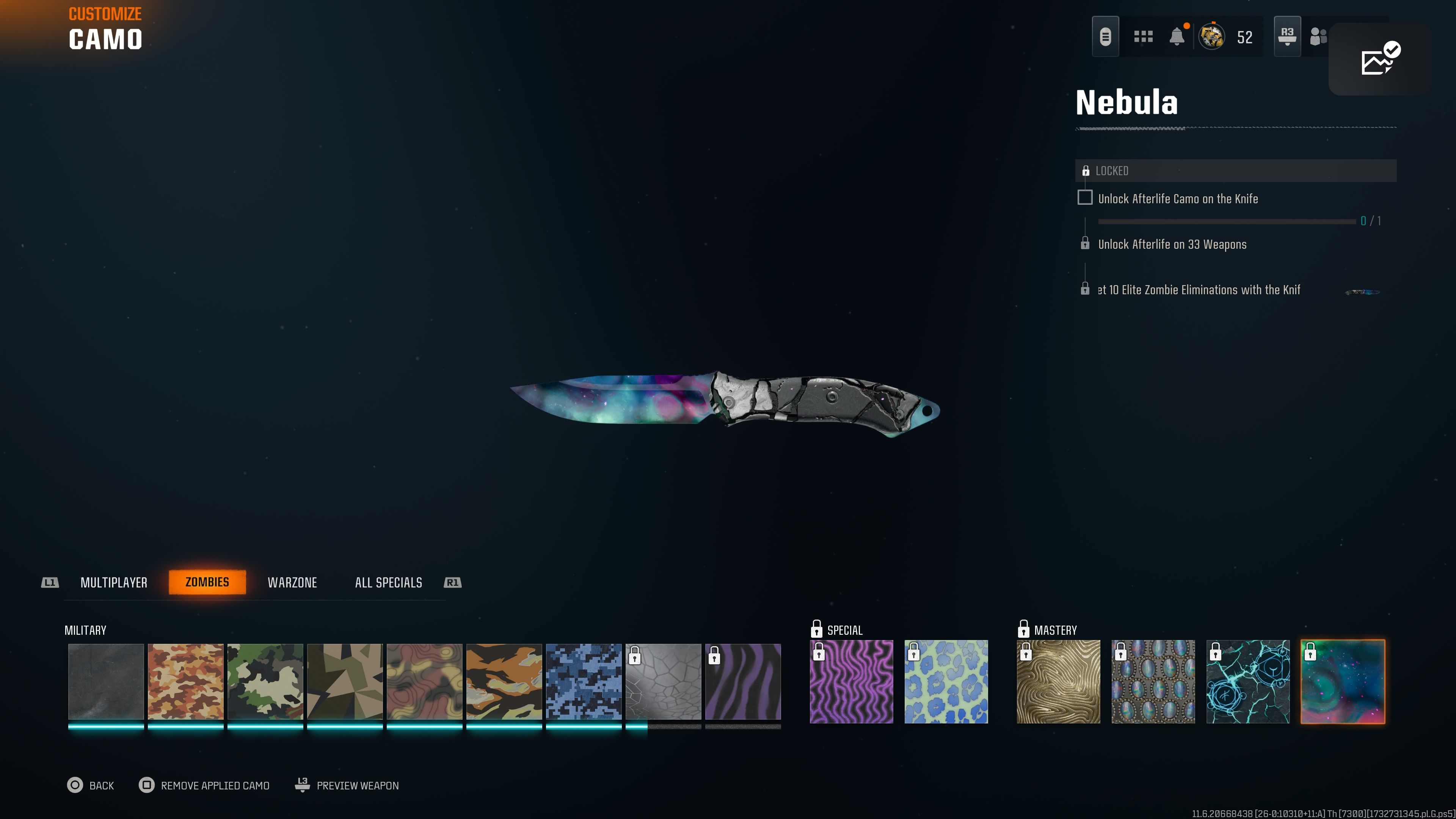
Task: Open the notifications bell
Action: click(1177, 37)
